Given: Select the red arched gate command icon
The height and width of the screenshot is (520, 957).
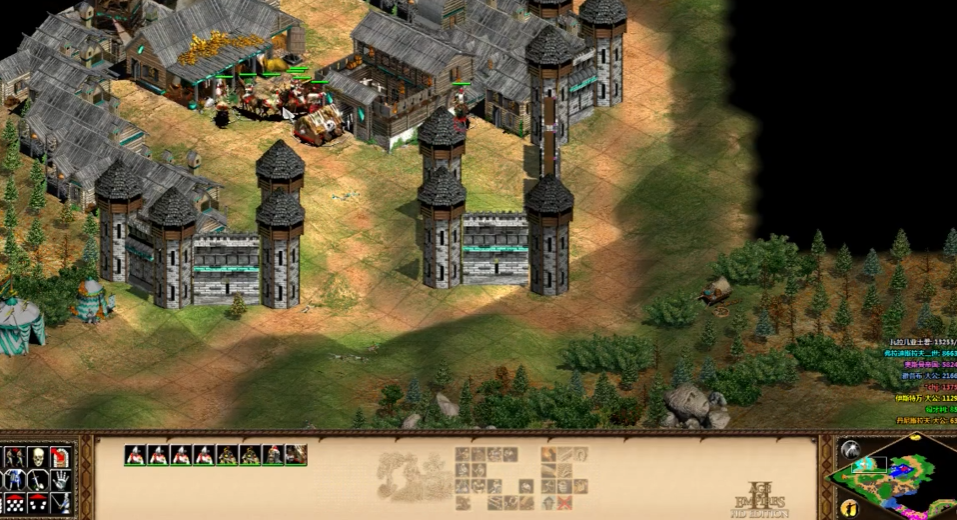Looking at the screenshot, I should [60, 458].
